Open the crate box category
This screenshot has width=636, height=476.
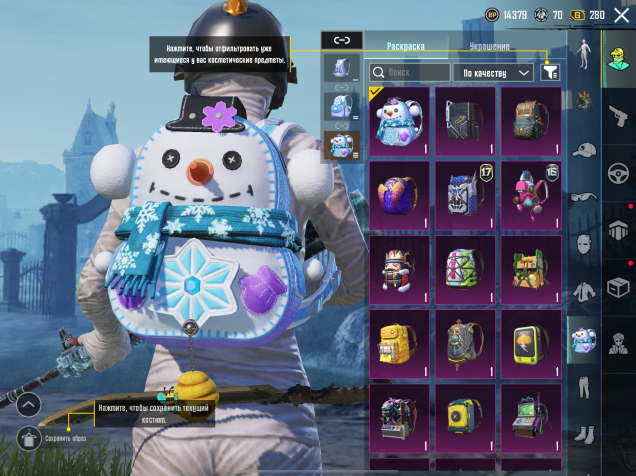(618, 286)
